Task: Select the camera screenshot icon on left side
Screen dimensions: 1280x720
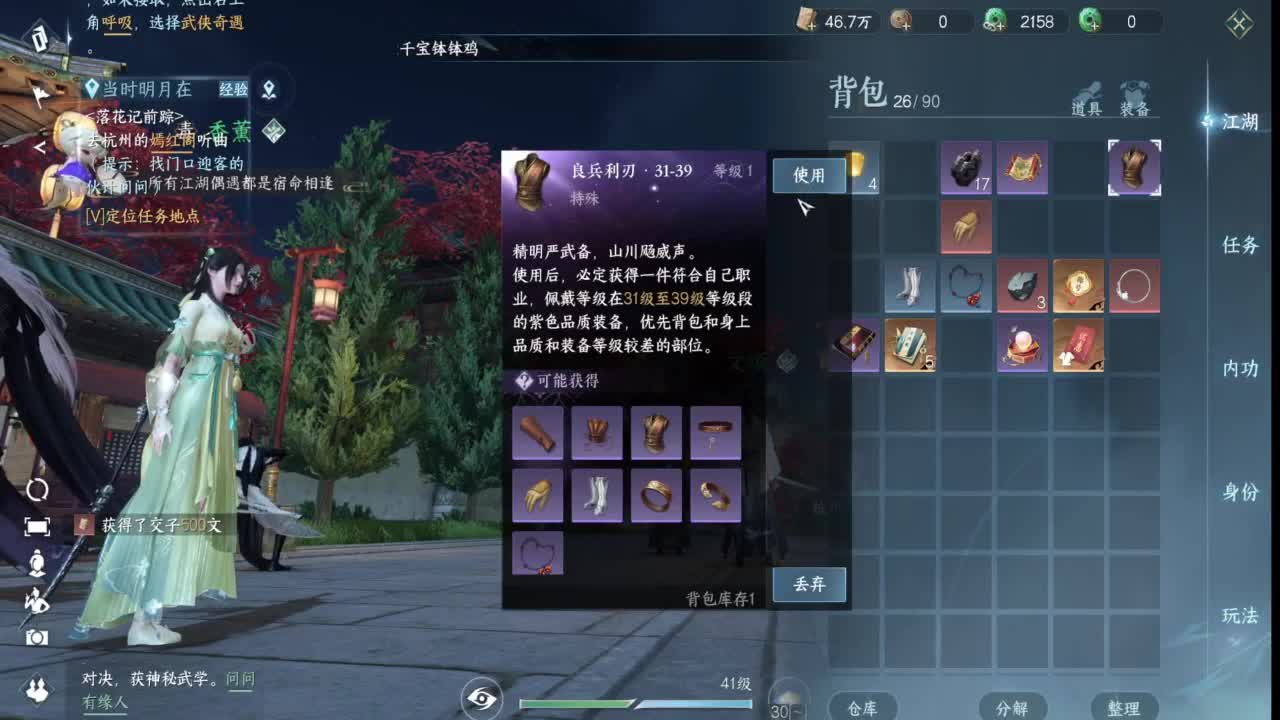Action: pyautogui.click(x=37, y=638)
